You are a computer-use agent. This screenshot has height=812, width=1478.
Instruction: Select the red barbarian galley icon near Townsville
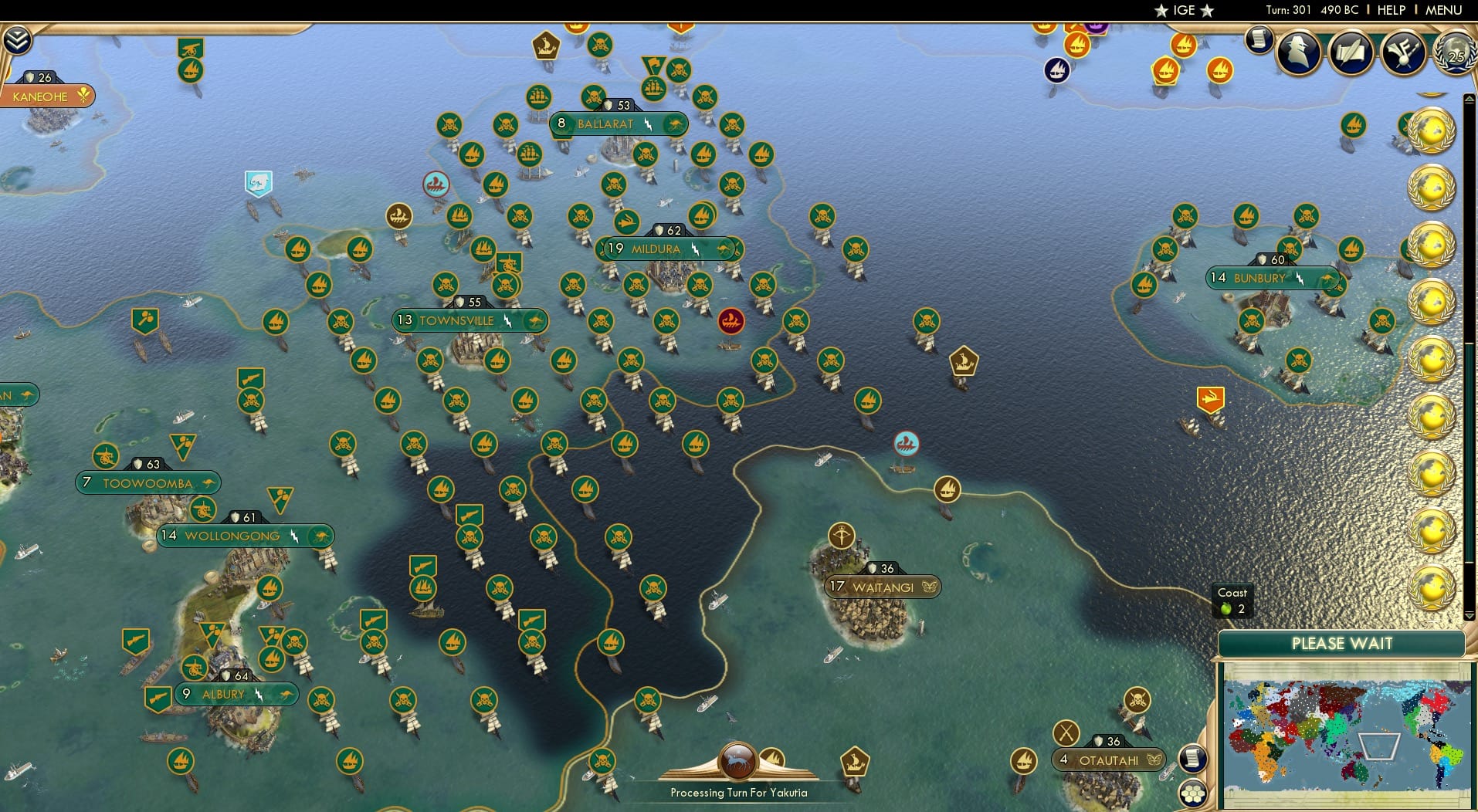[731, 322]
